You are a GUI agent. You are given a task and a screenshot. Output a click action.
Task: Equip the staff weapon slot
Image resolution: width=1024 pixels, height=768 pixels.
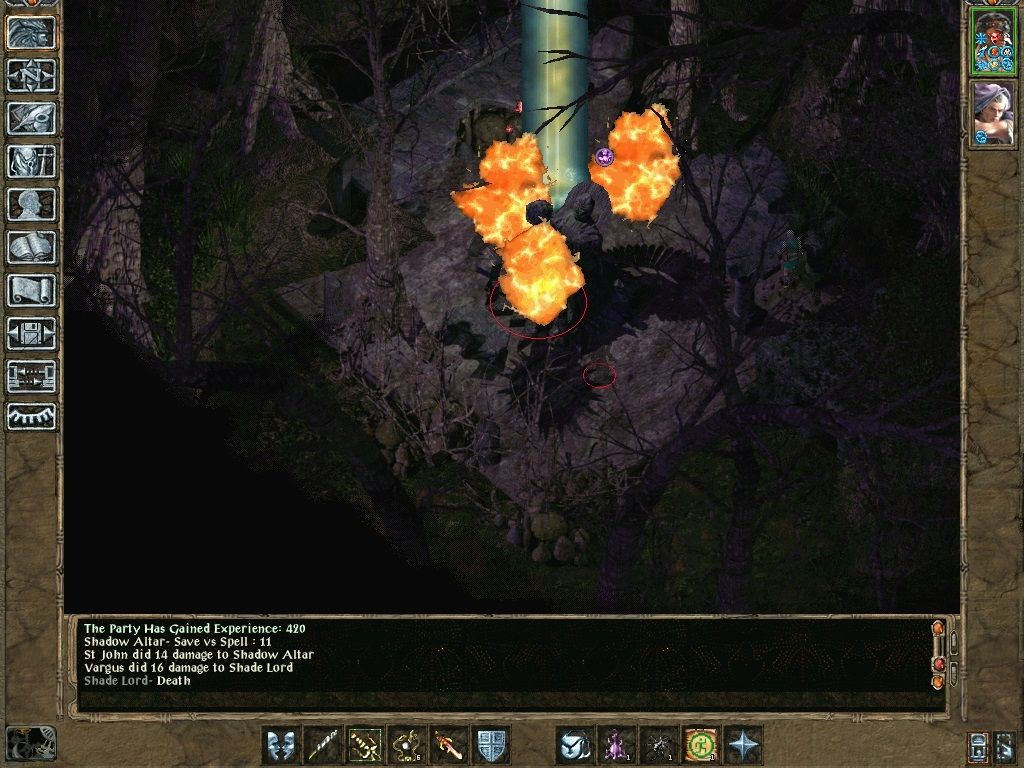323,745
